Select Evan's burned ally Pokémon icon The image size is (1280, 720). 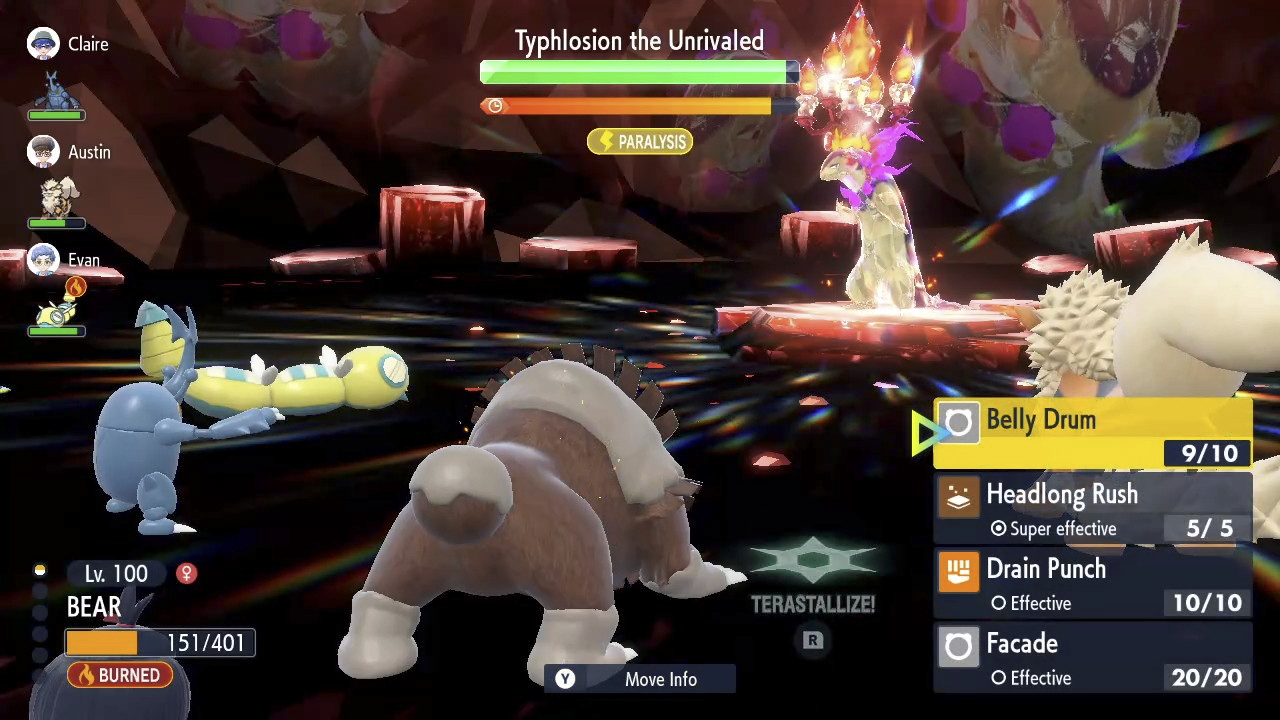(x=56, y=312)
